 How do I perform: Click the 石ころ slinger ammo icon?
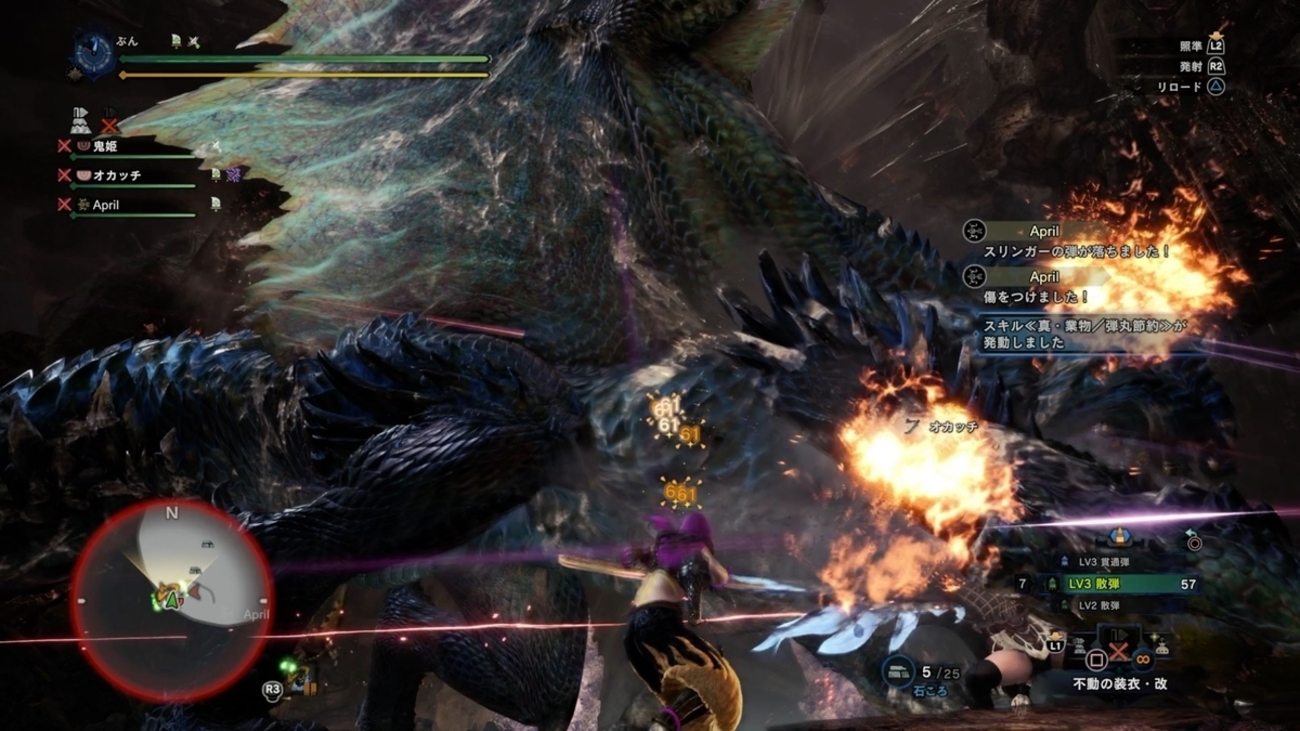click(898, 672)
